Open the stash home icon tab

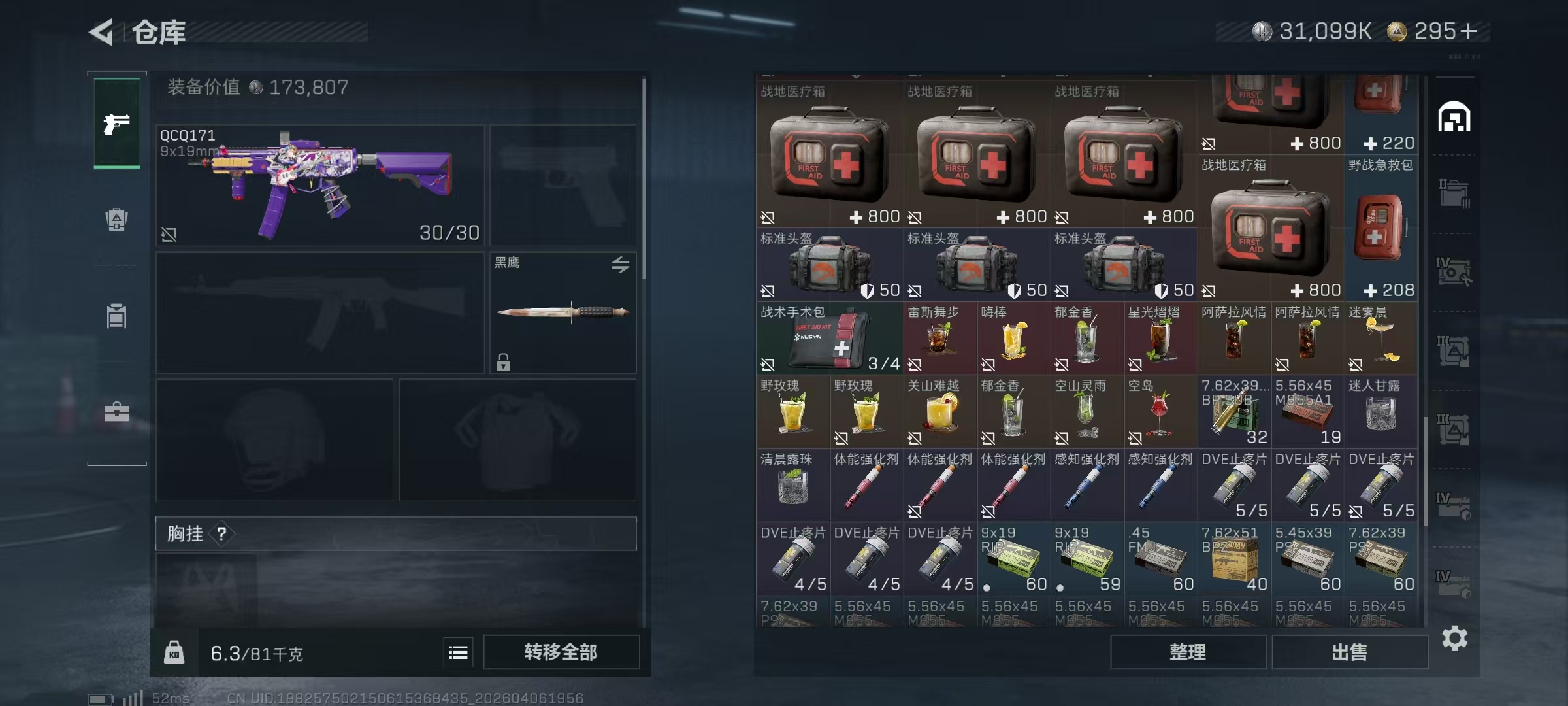click(x=1454, y=118)
